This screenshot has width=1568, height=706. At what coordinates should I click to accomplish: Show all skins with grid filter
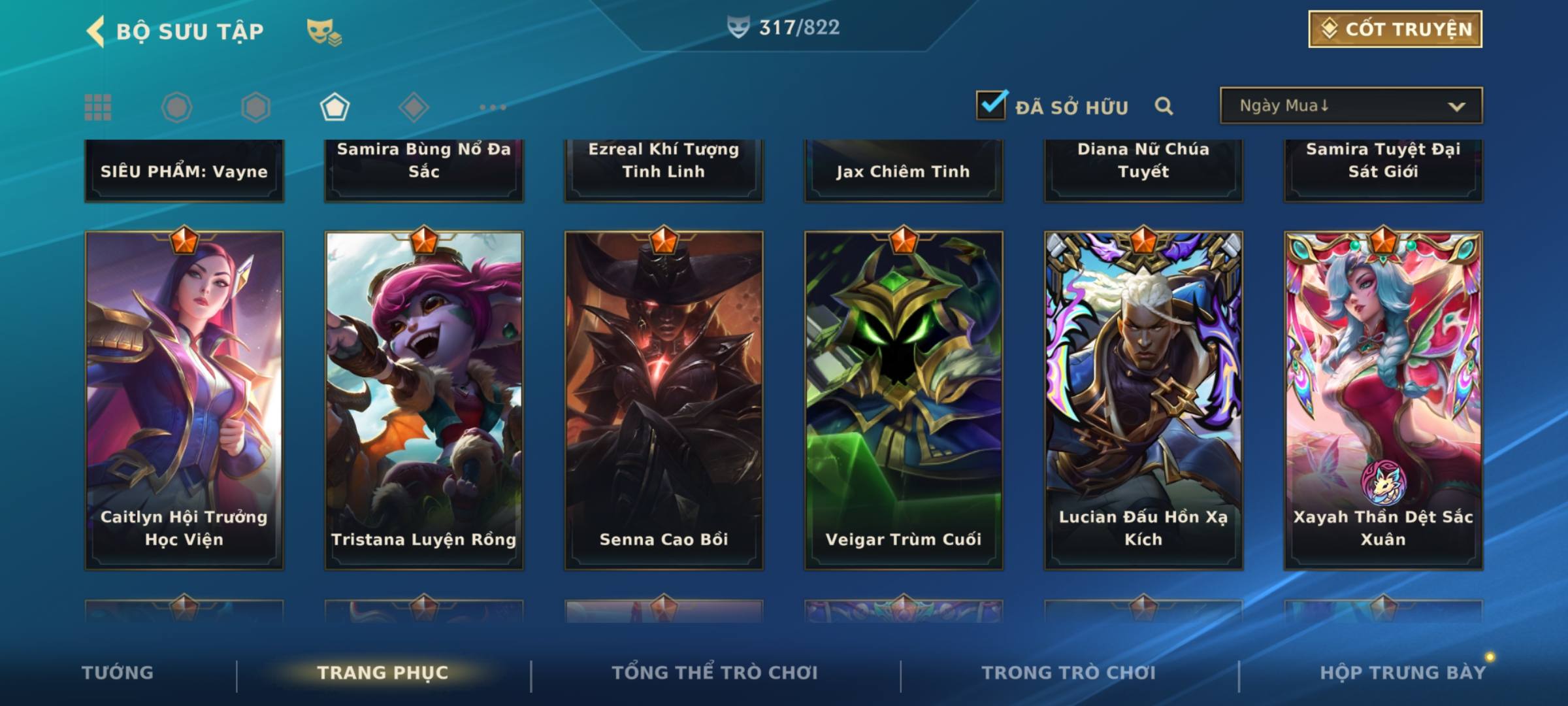point(98,107)
